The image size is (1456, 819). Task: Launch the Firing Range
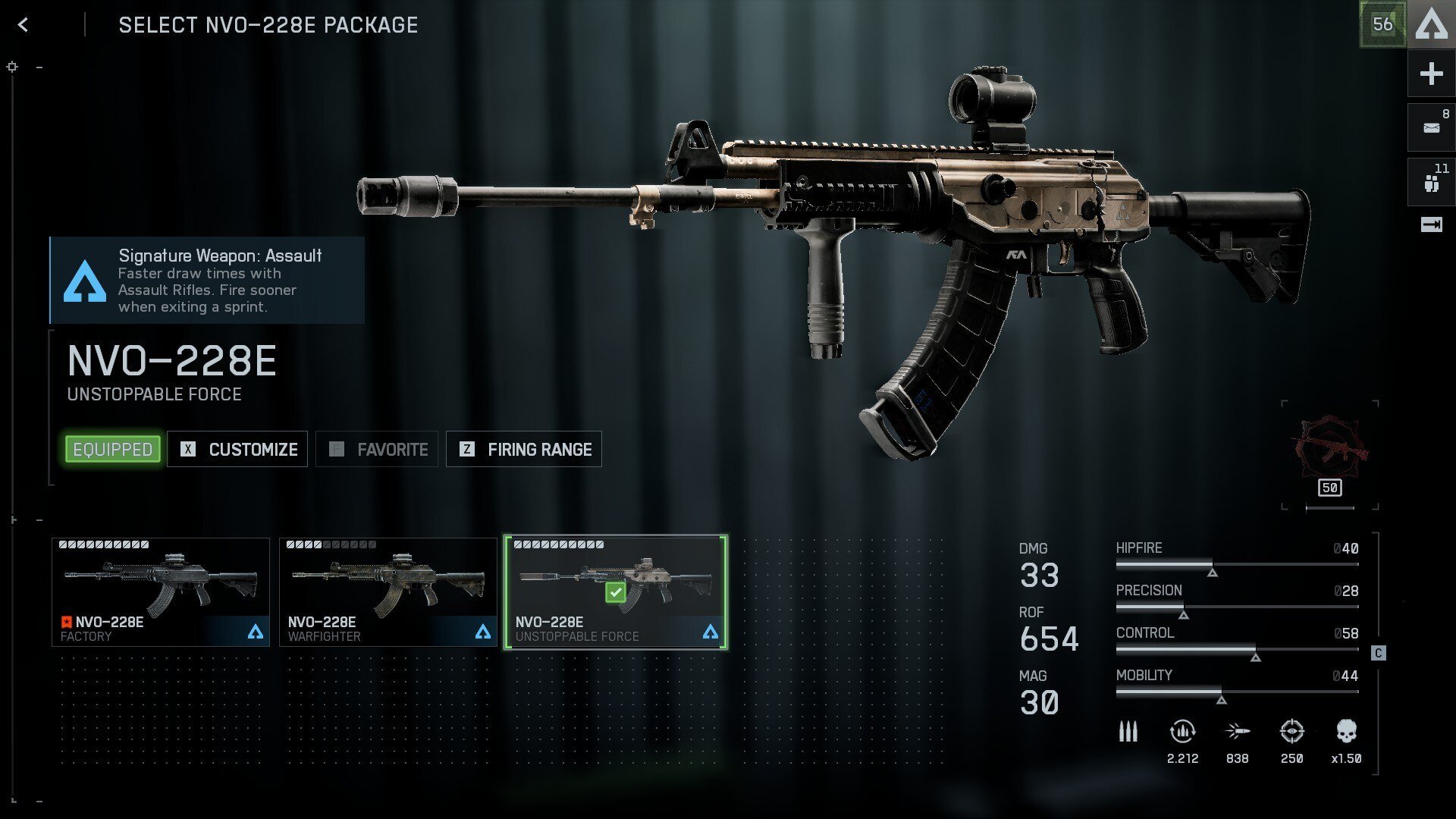point(524,449)
